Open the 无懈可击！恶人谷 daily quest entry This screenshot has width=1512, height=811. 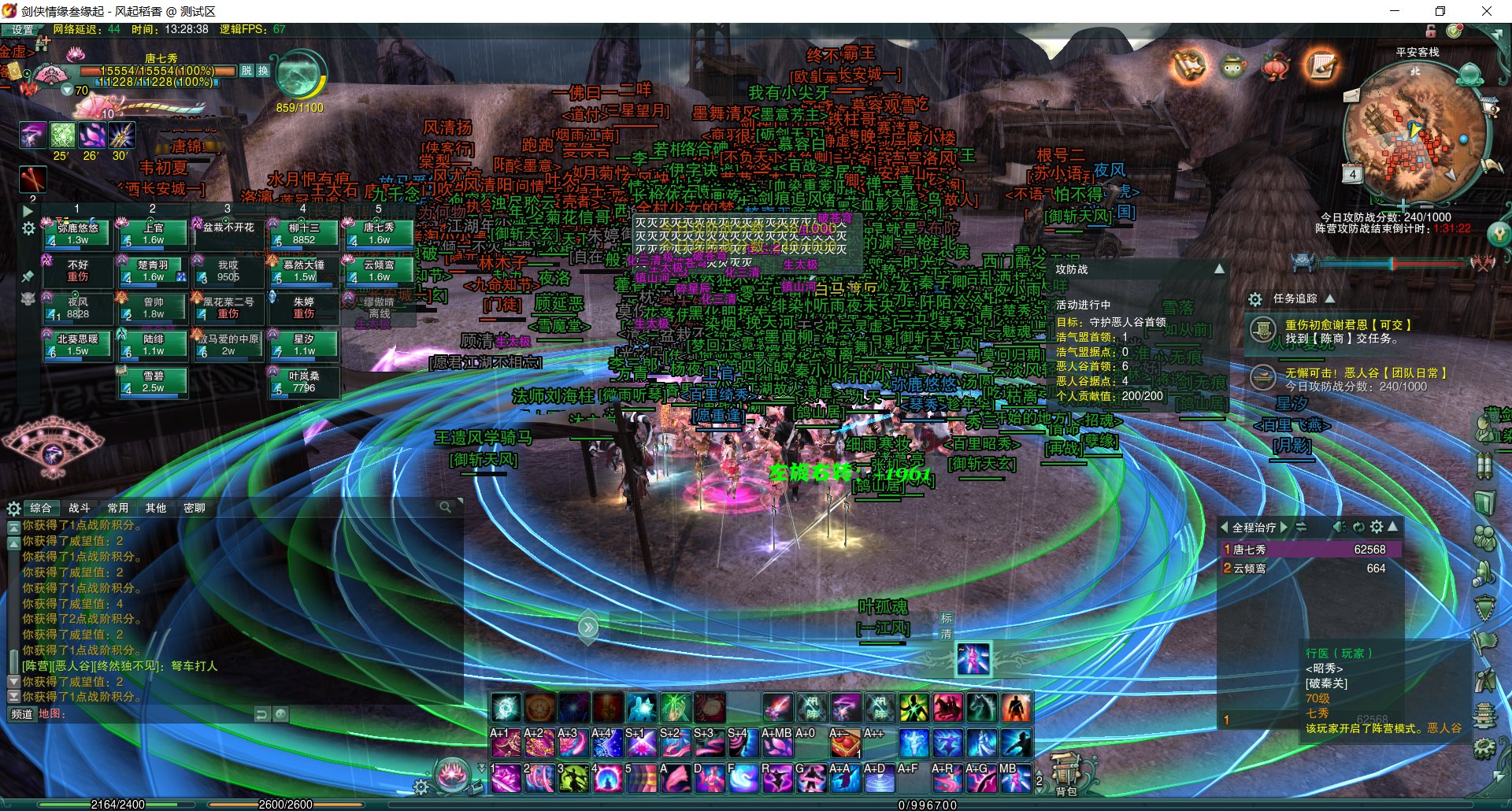pyautogui.click(x=1365, y=372)
